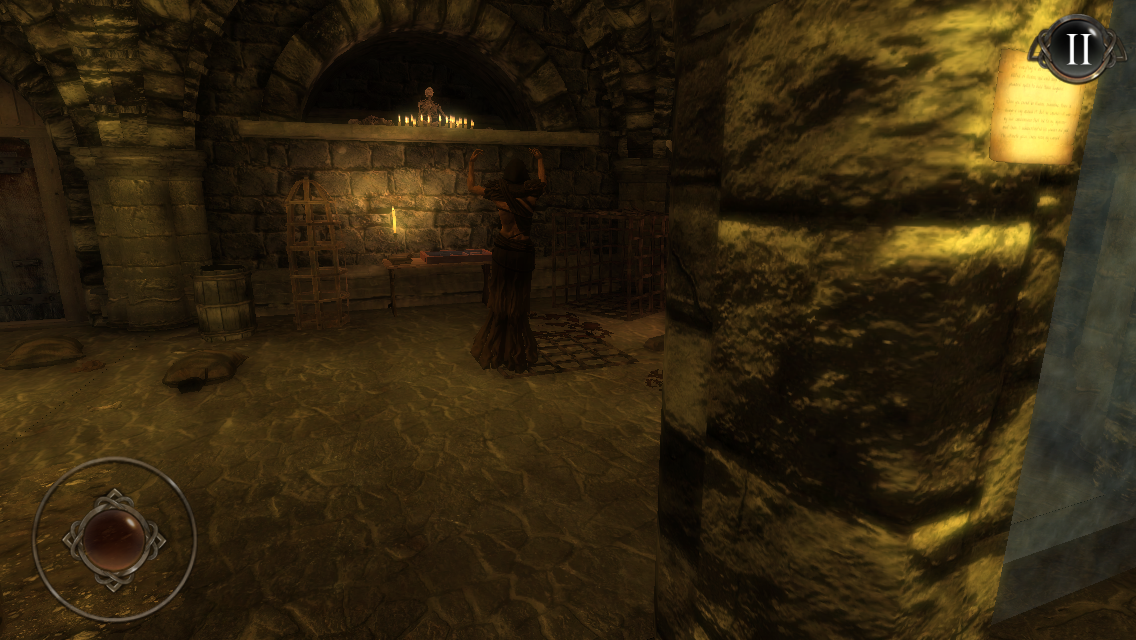Pause the game with the top-right button
The height and width of the screenshot is (640, 1136).
point(1078,48)
